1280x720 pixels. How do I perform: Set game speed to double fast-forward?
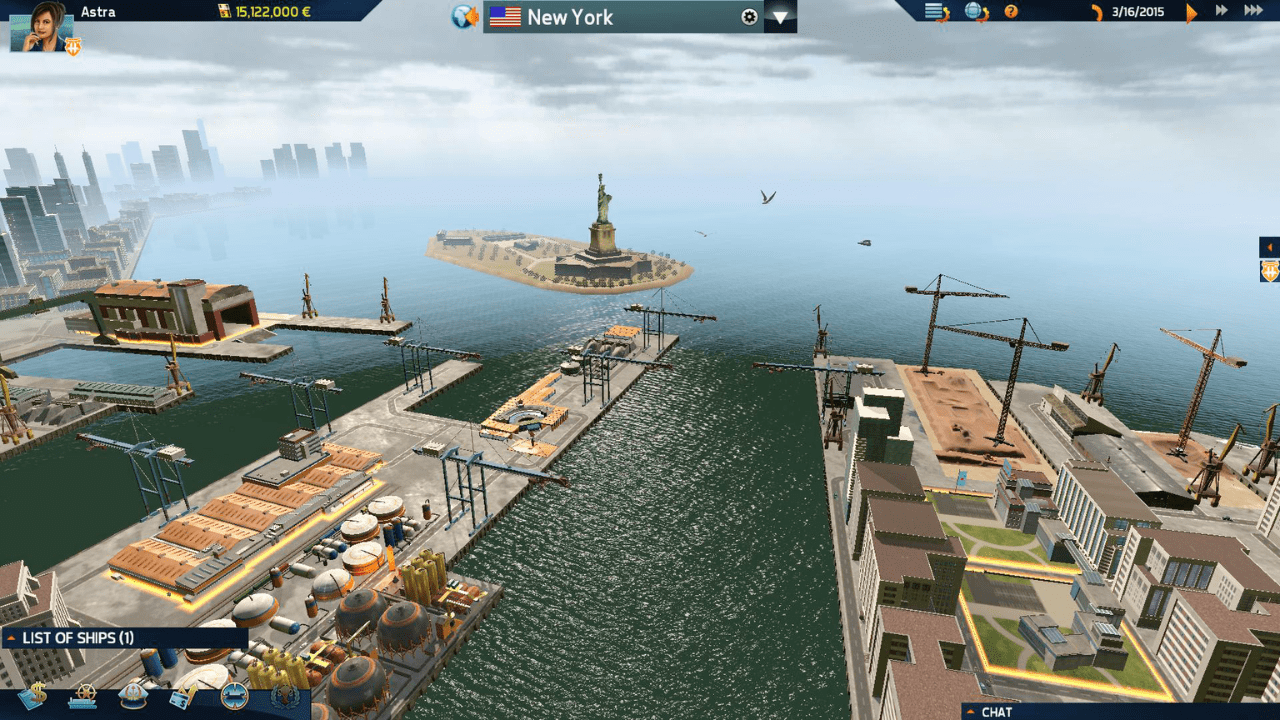1221,11
